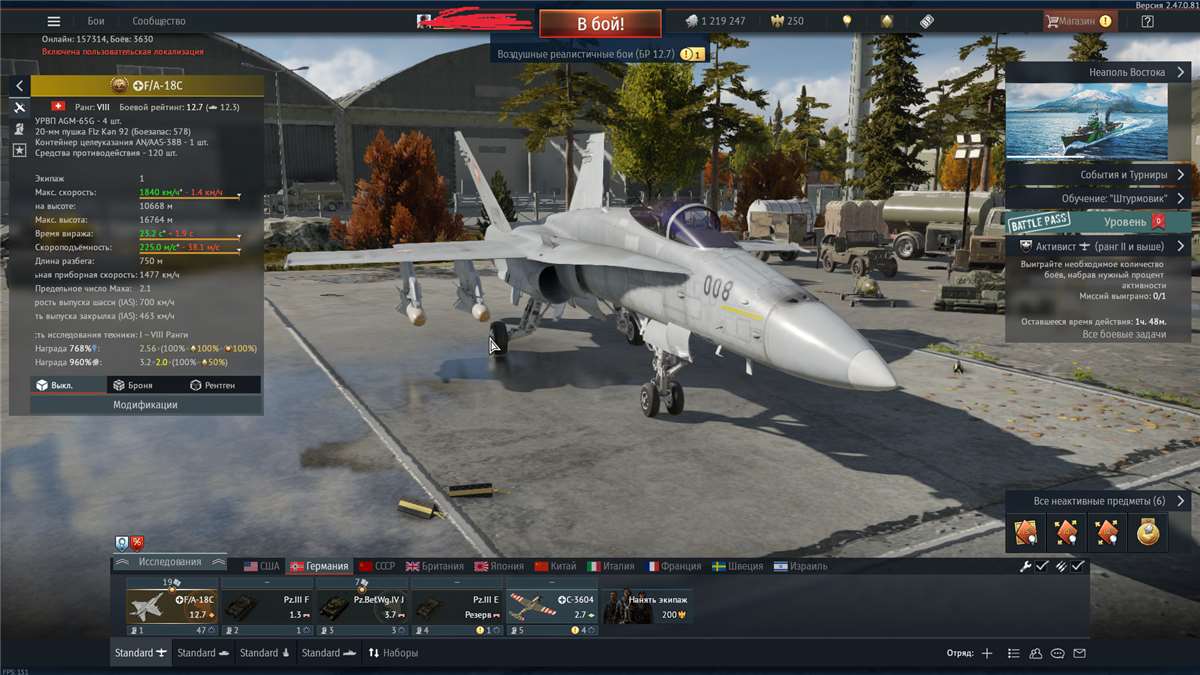The width and height of the screenshot is (1200, 675).
Task: Open the Бои menu
Action: [x=96, y=21]
